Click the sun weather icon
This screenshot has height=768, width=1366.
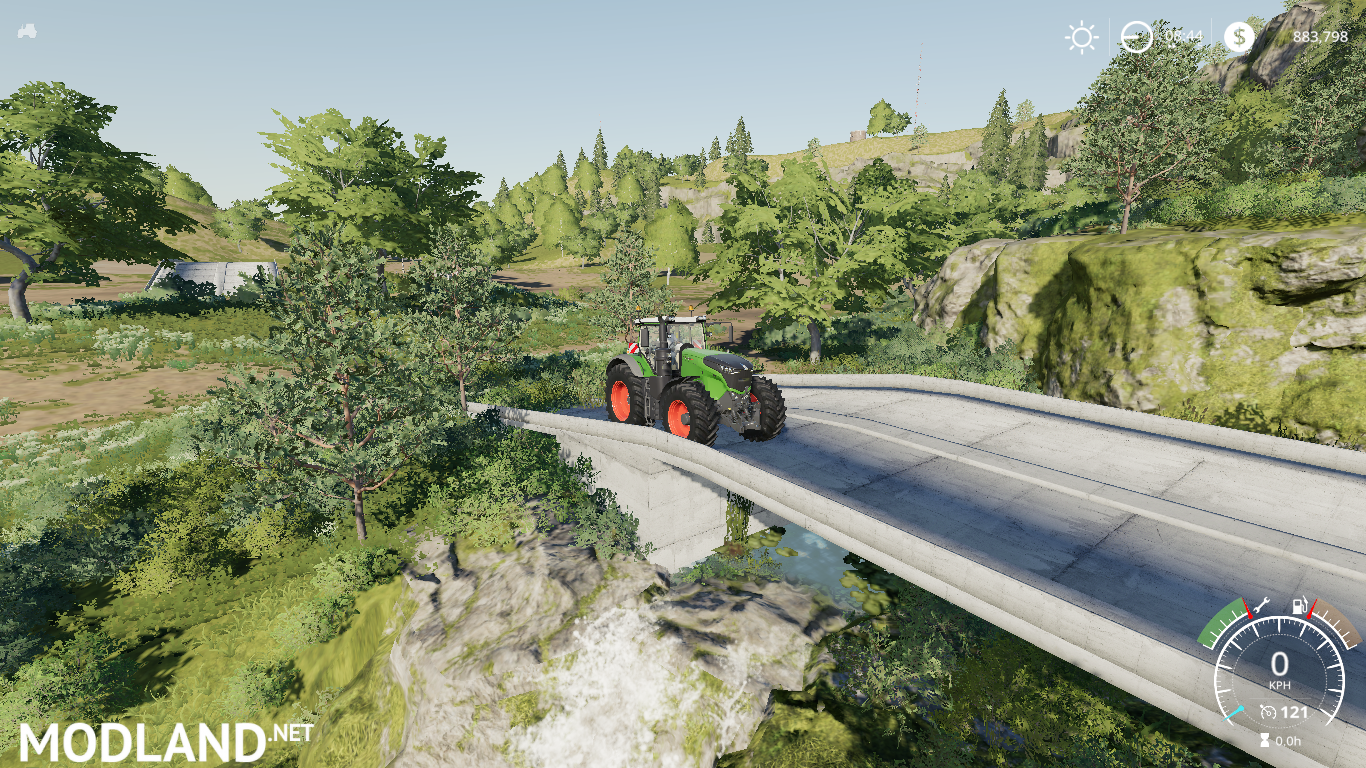coord(1080,37)
